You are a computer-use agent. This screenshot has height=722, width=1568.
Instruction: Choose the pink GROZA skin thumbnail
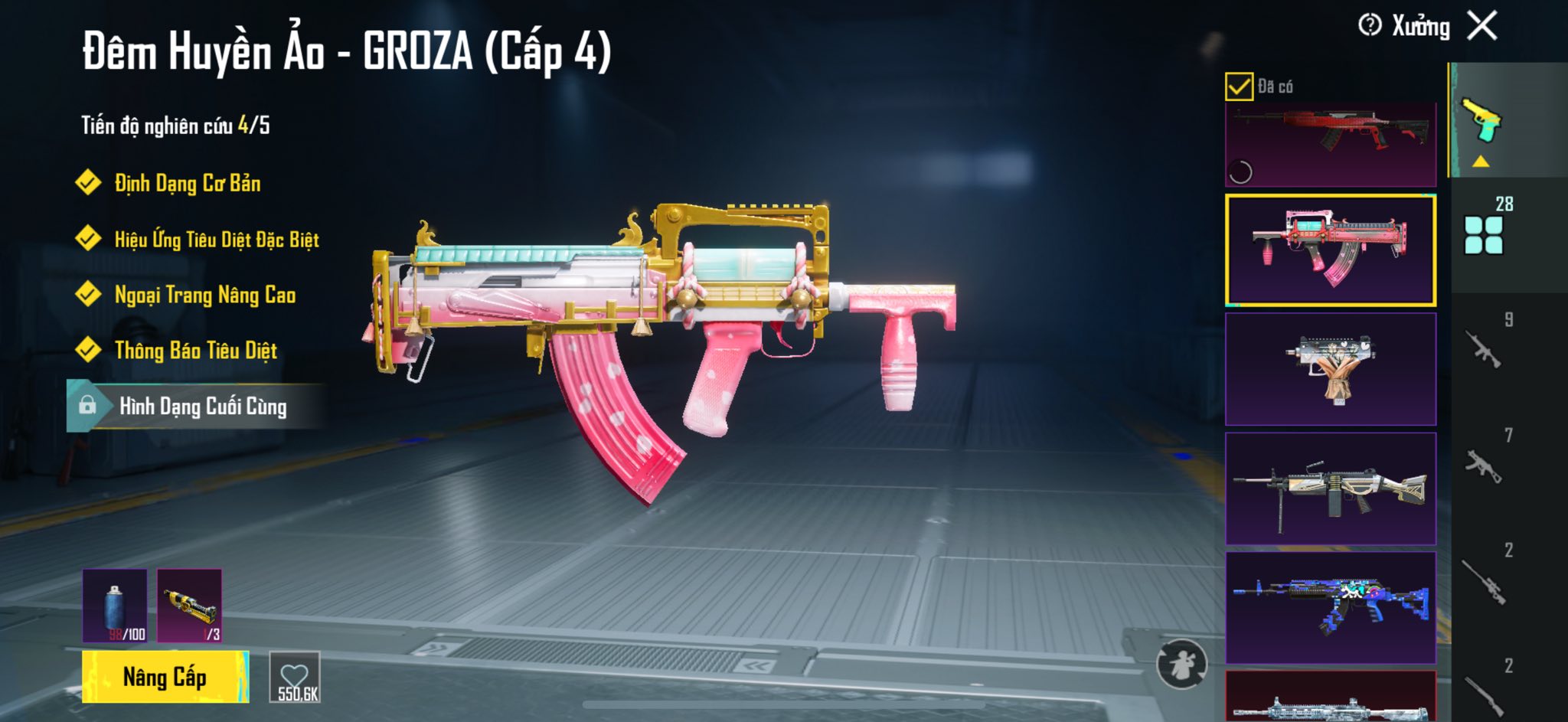click(x=1331, y=250)
